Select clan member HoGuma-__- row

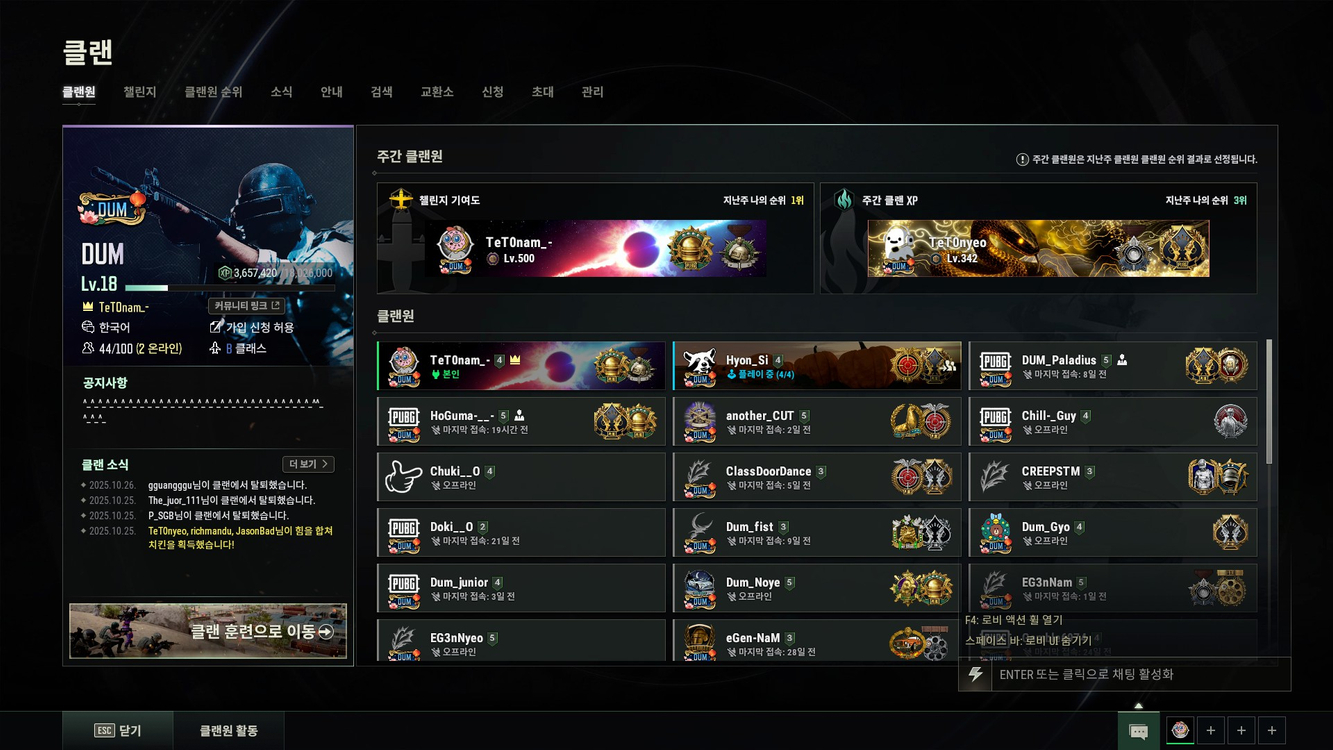click(520, 422)
